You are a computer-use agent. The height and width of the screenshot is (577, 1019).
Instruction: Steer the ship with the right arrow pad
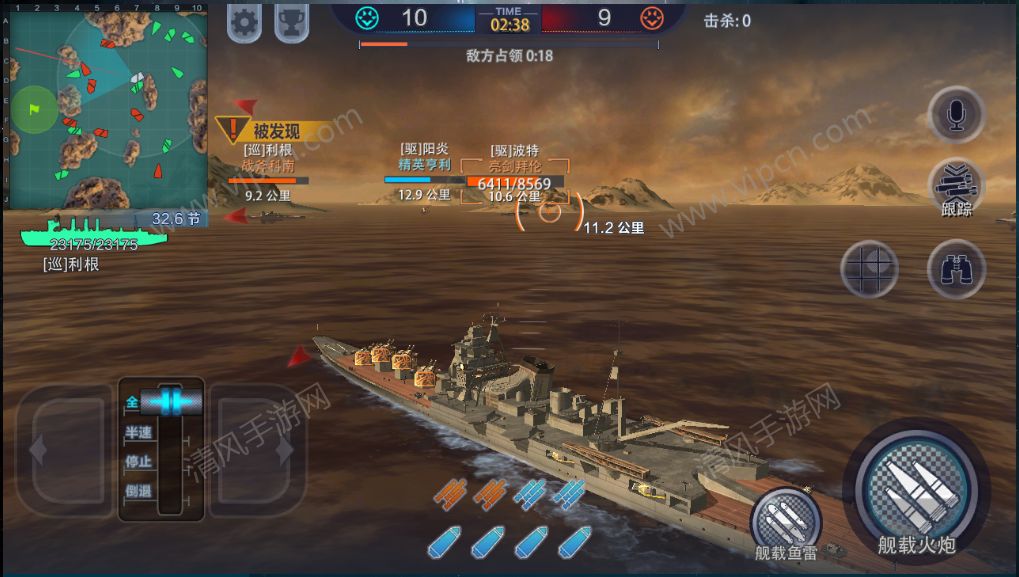click(258, 450)
